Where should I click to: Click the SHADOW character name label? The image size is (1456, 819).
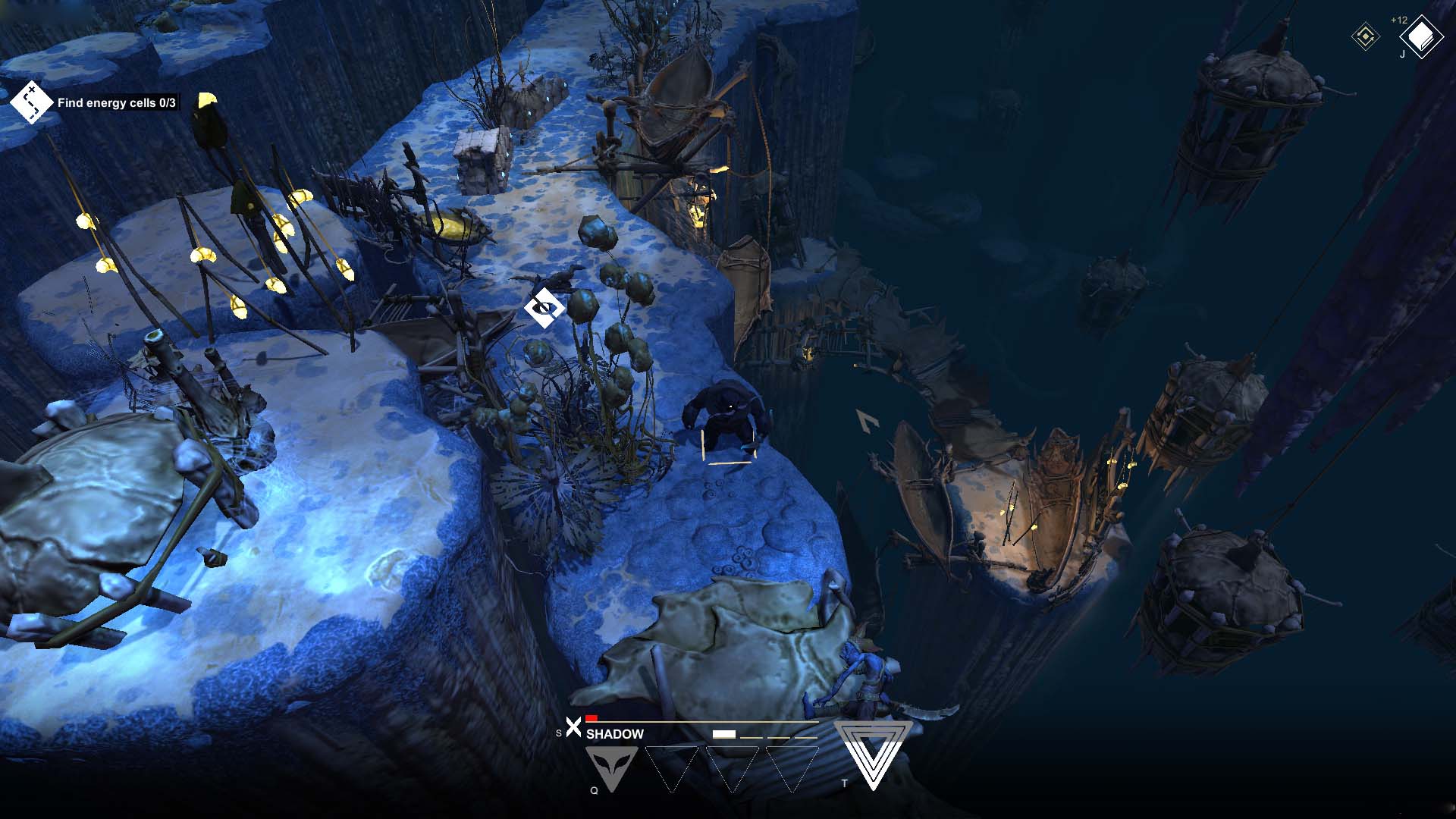tap(614, 733)
